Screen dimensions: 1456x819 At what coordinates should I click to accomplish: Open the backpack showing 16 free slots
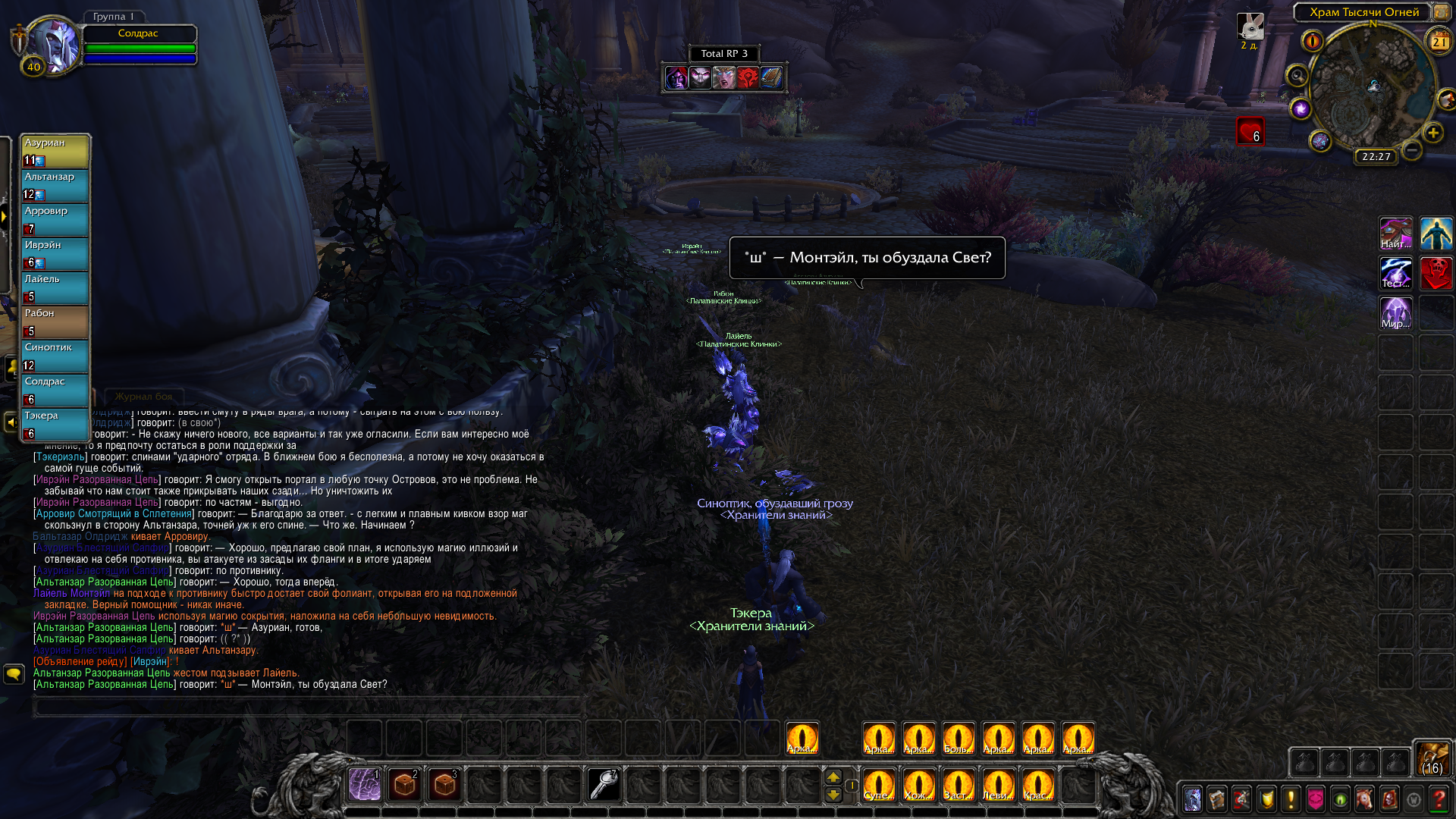[1432, 758]
